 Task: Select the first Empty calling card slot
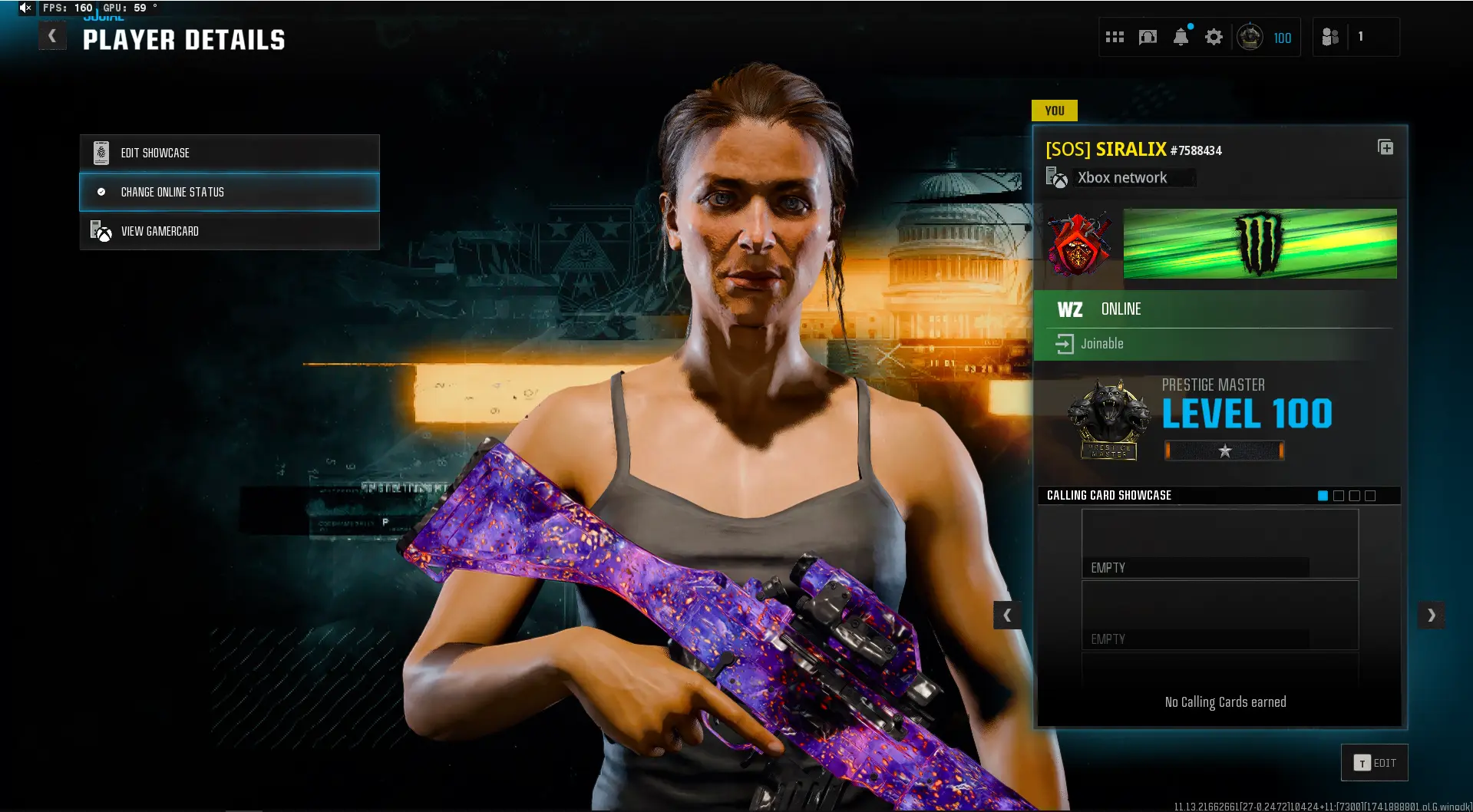pos(1219,543)
